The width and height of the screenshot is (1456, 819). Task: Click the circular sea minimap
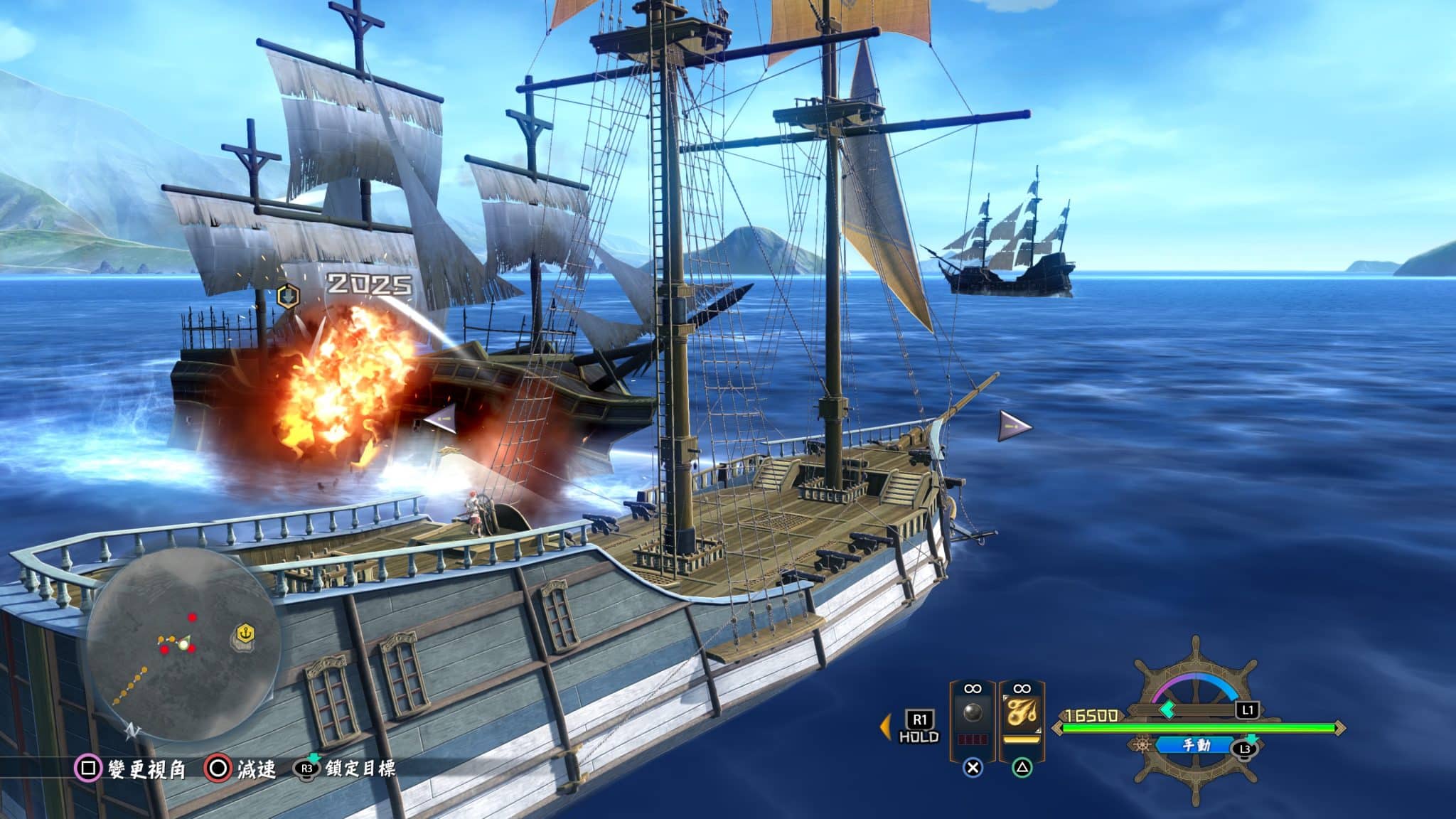183,645
